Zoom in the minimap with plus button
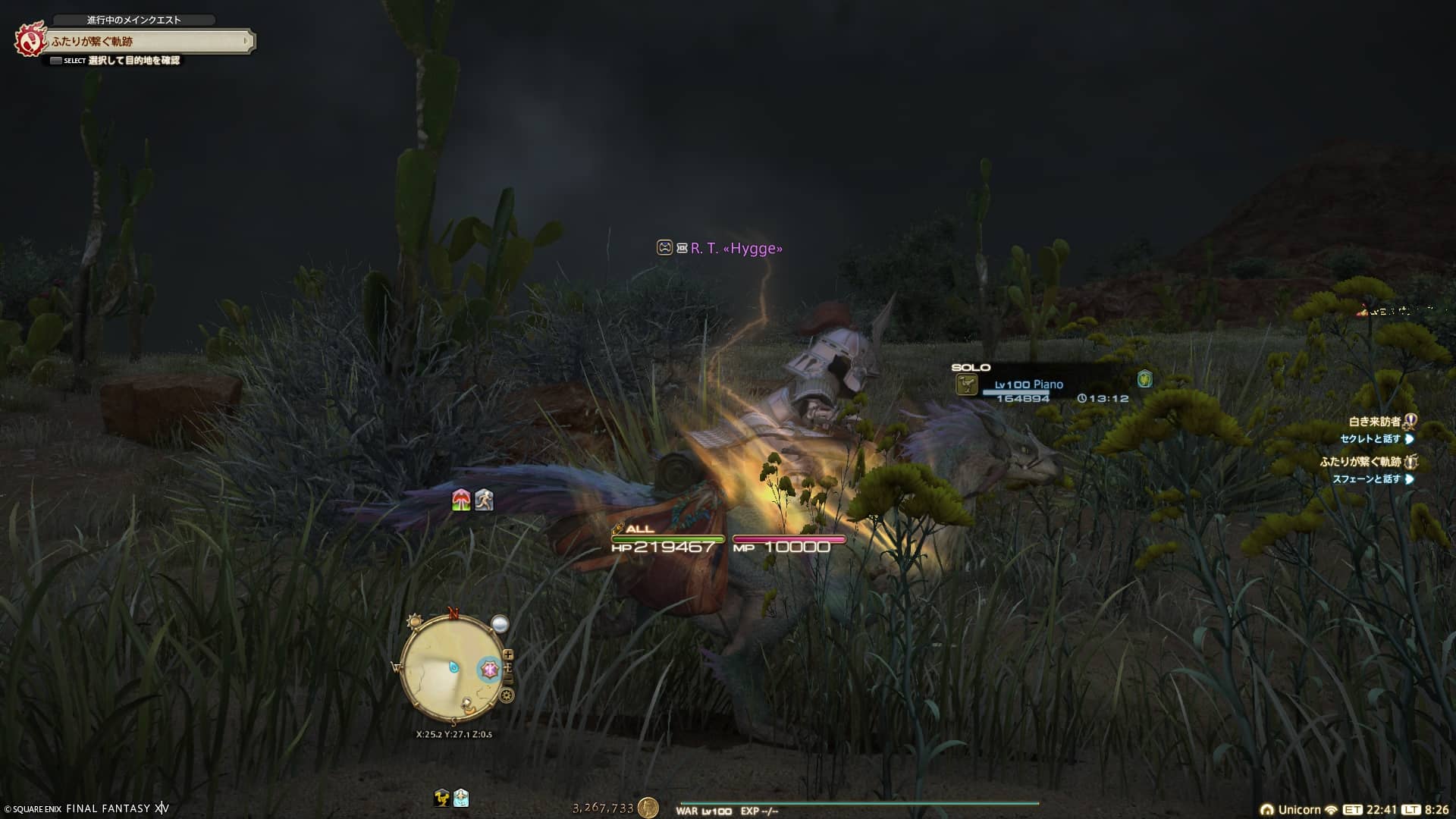1456x819 pixels. [508, 654]
